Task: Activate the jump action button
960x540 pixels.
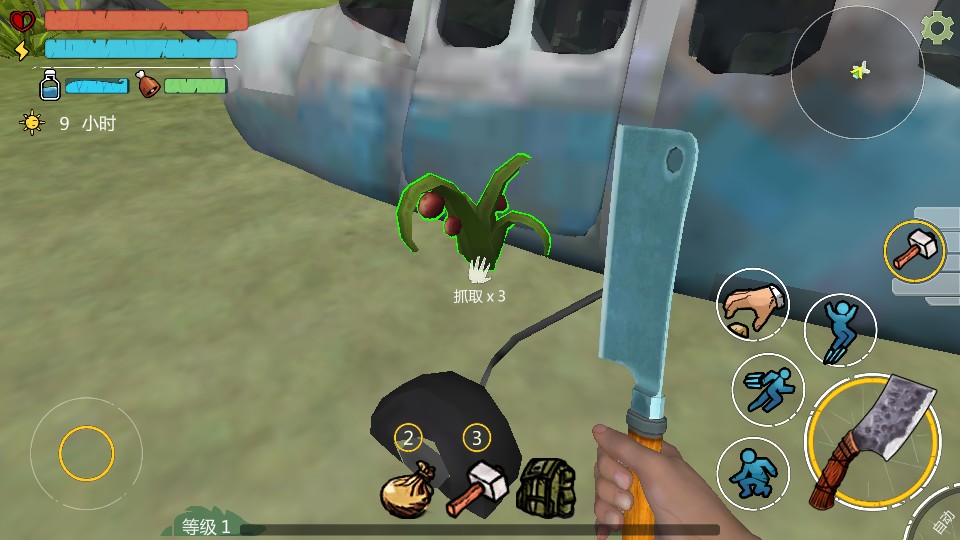Action: click(840, 330)
